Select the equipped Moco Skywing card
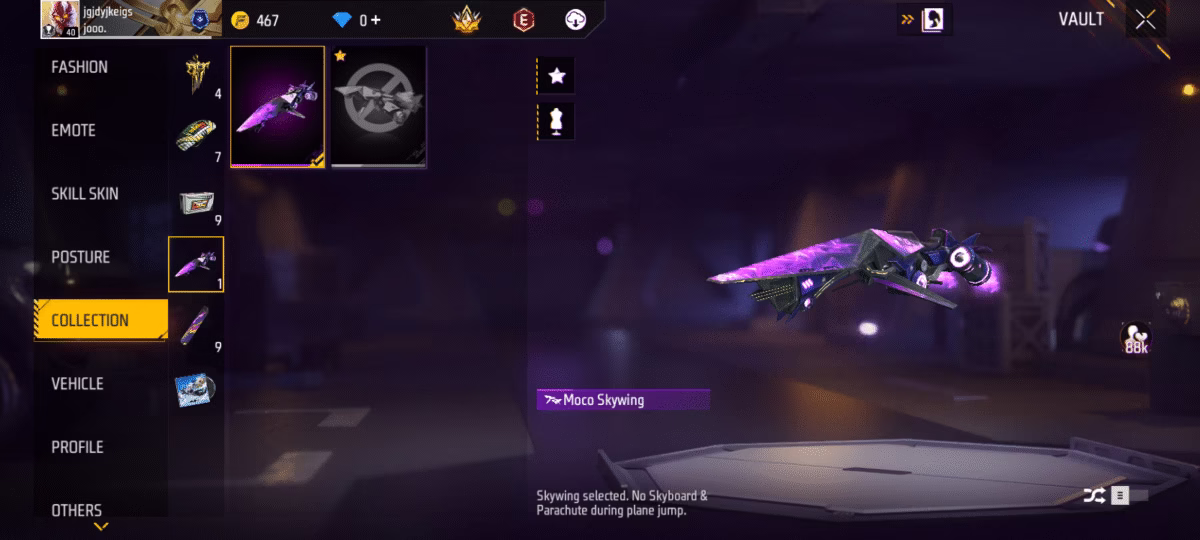Screen dimensions: 1200x540 pos(277,106)
